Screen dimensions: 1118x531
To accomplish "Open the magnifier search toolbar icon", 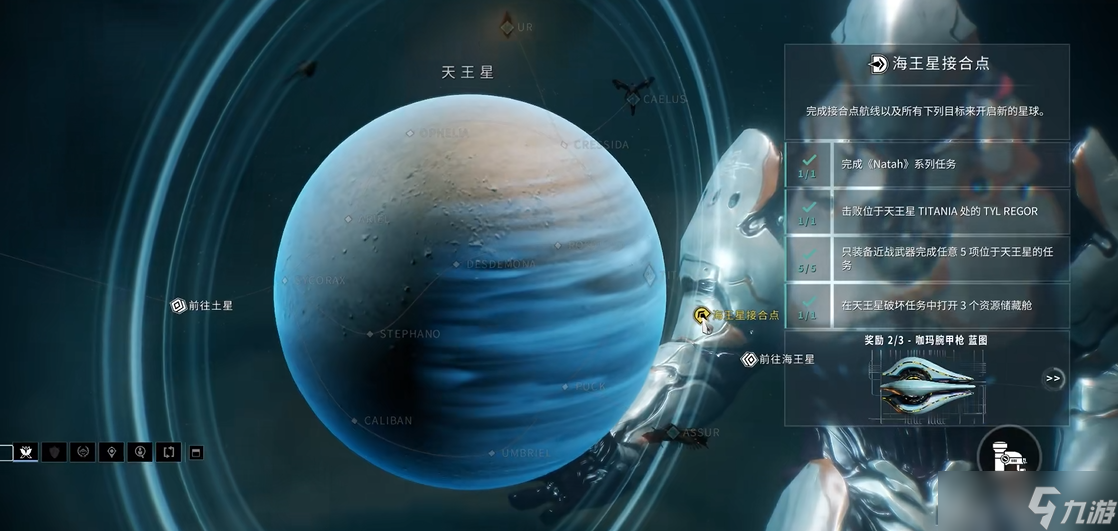I will (x=140, y=452).
